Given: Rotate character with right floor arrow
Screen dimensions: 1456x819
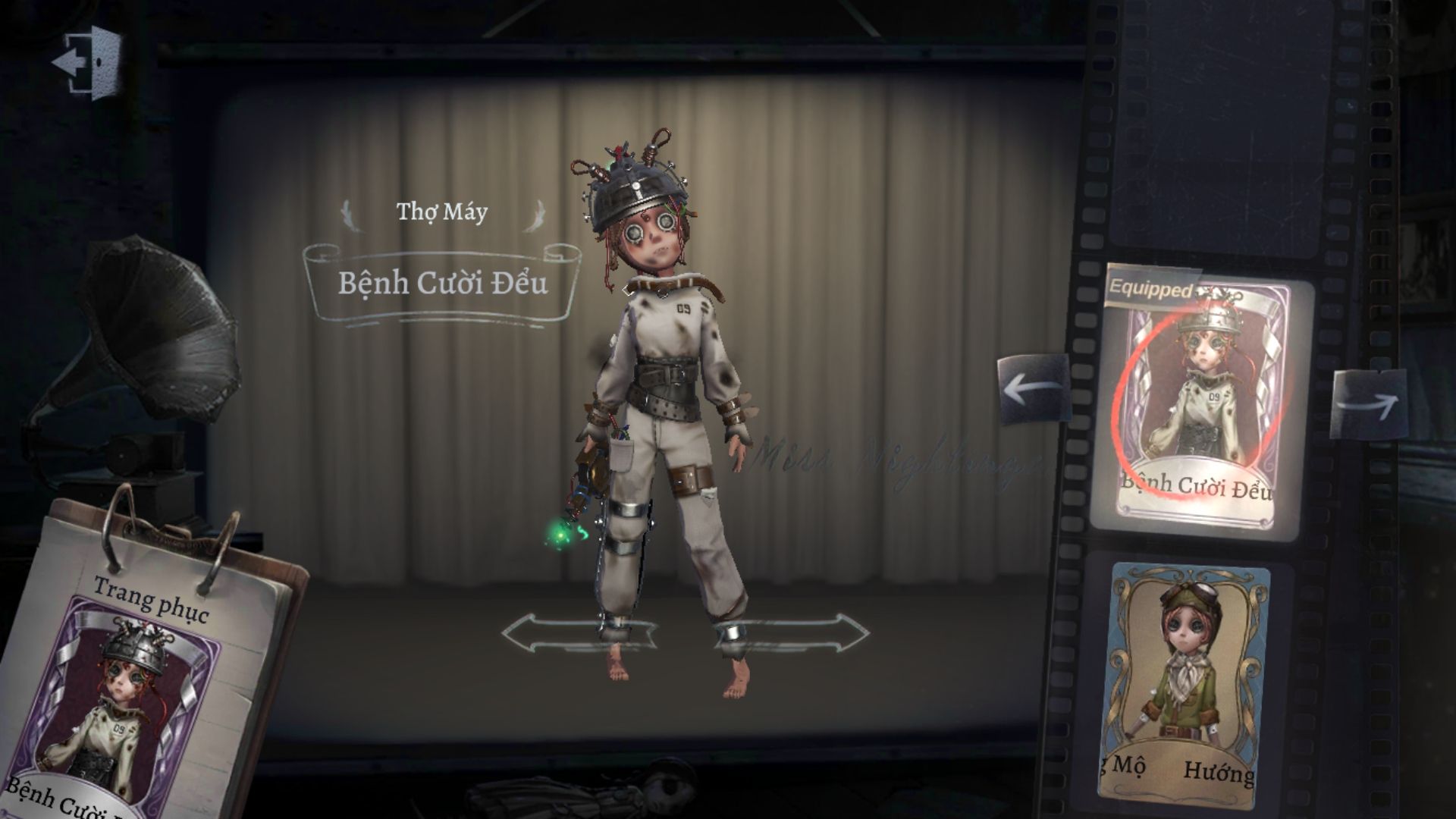Looking at the screenshot, I should [796, 632].
